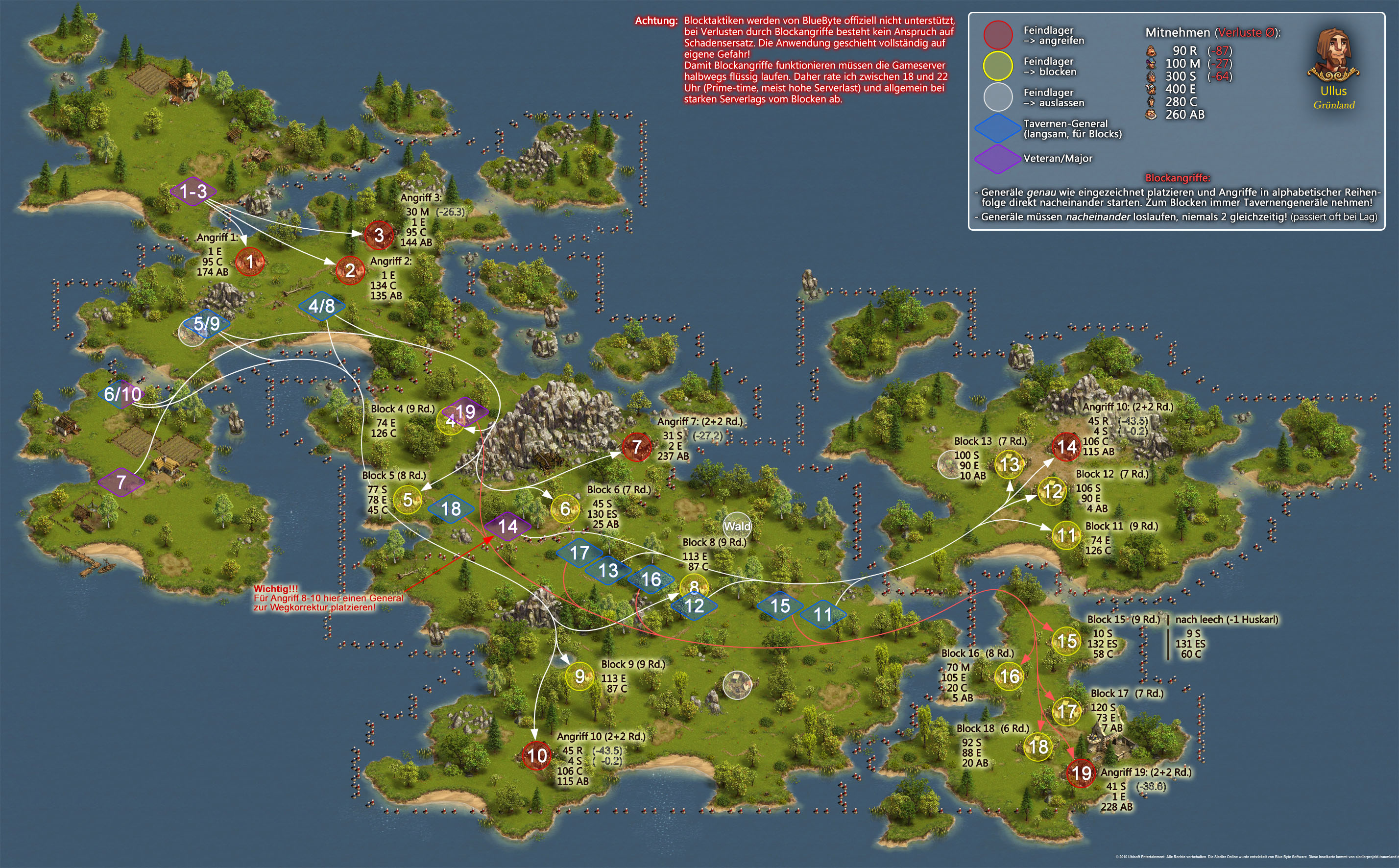Select the yellow block camp 9 circle
This screenshot has height=868, width=1399.
(580, 677)
